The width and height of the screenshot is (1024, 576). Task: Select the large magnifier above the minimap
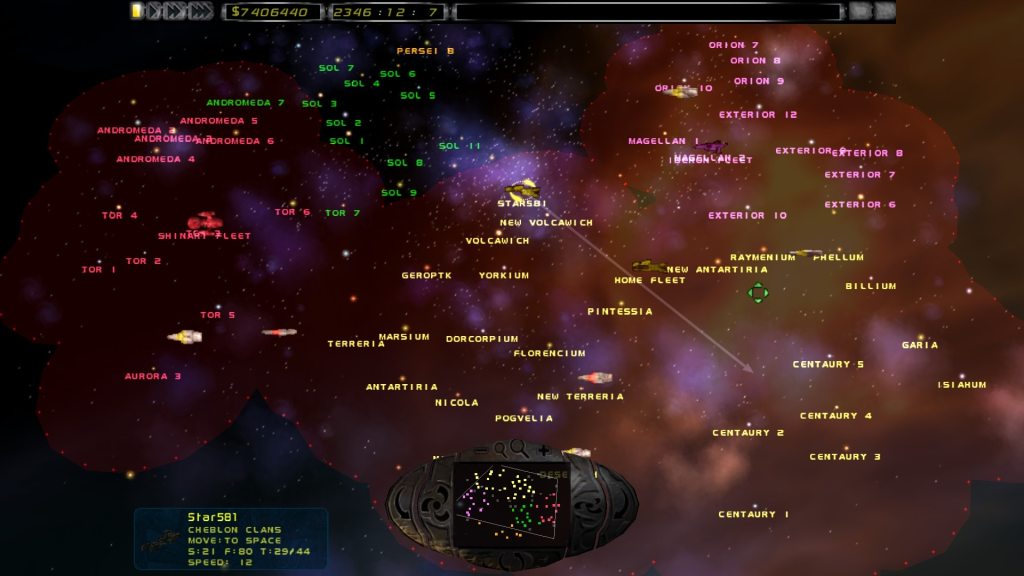518,449
